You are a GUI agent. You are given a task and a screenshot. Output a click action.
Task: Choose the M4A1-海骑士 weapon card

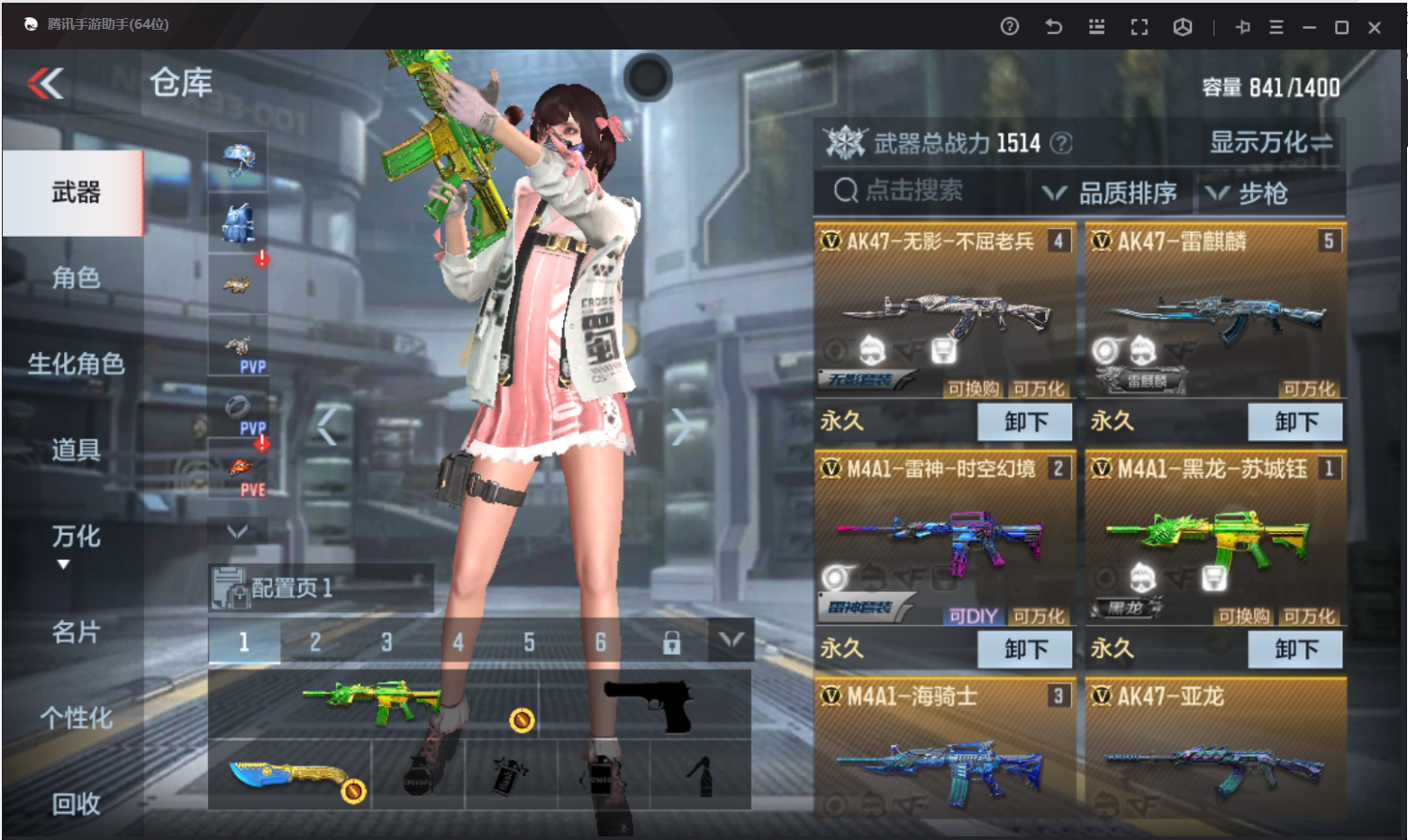[x=943, y=752]
